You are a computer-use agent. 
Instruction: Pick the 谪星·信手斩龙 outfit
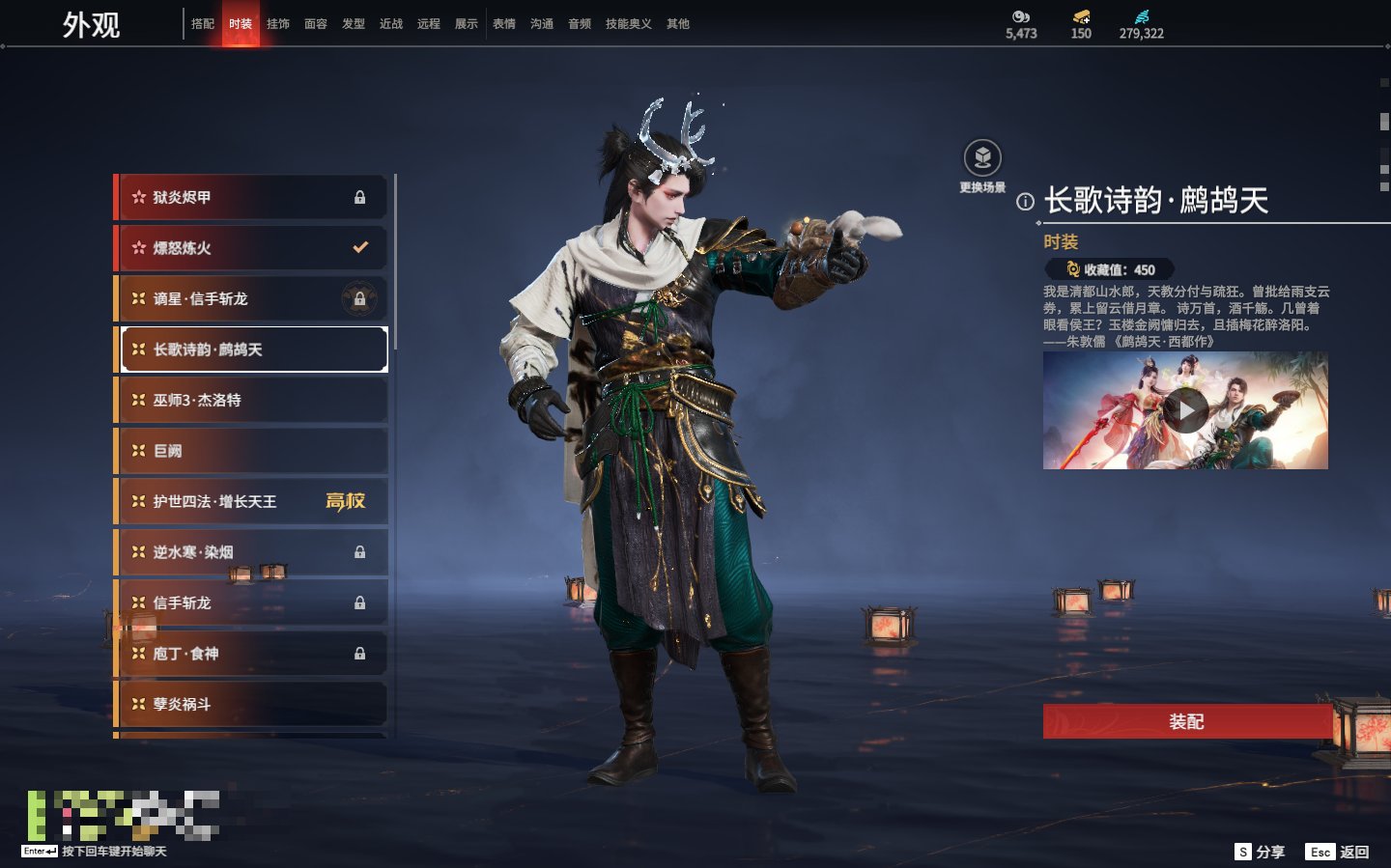pos(251,299)
